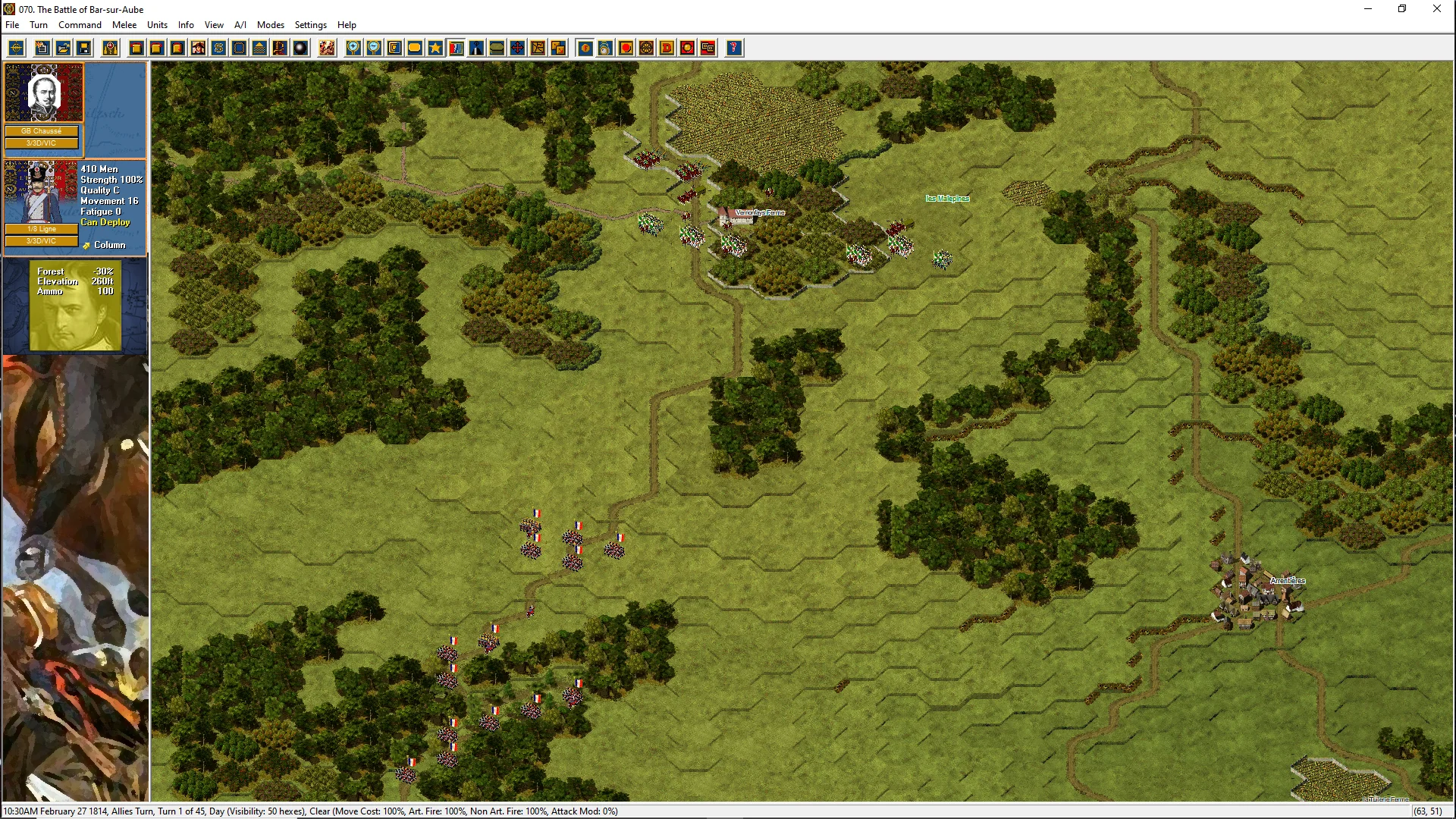Open the Settings menu
The width and height of the screenshot is (1456, 819).
pyautogui.click(x=311, y=25)
